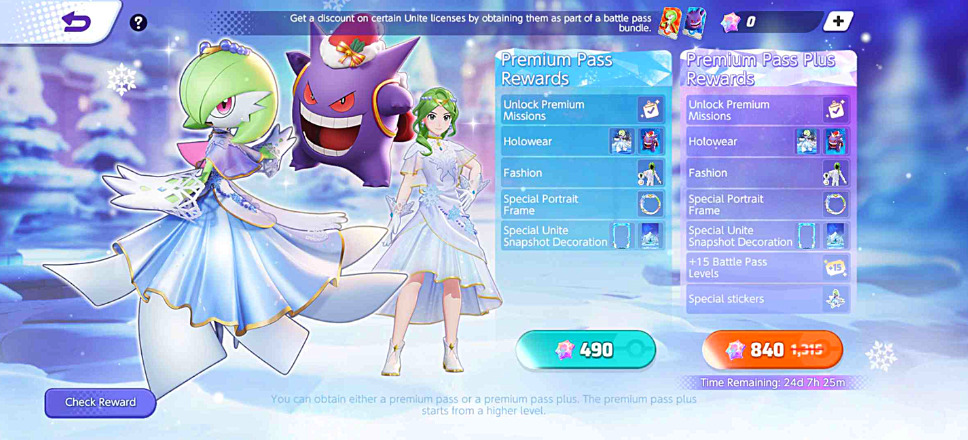Add gems with the plus button
The image size is (968, 440).
838,22
